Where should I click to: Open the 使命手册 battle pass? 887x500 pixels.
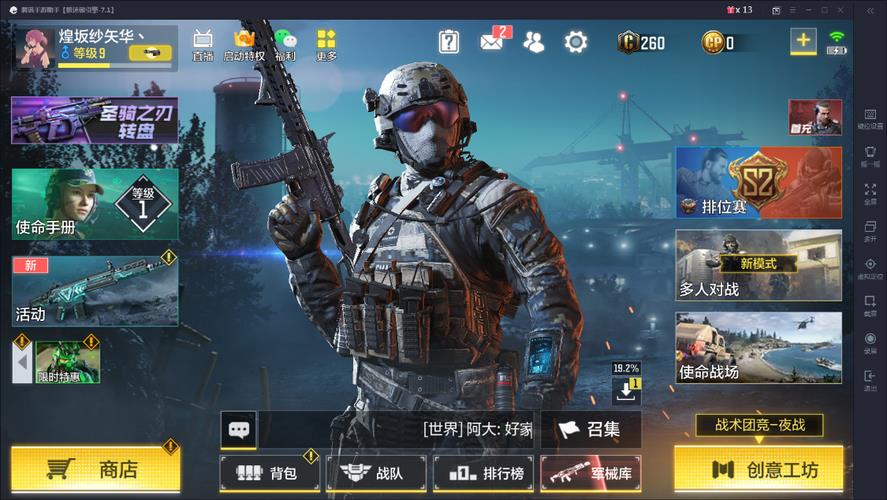pos(95,203)
